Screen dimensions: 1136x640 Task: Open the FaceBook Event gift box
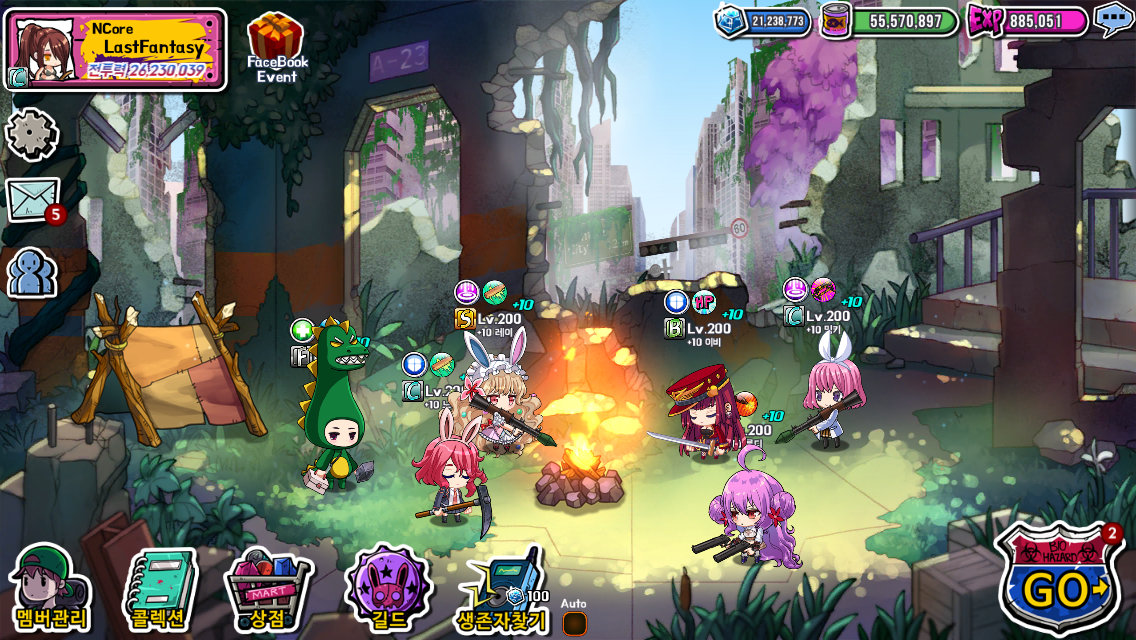click(x=277, y=45)
